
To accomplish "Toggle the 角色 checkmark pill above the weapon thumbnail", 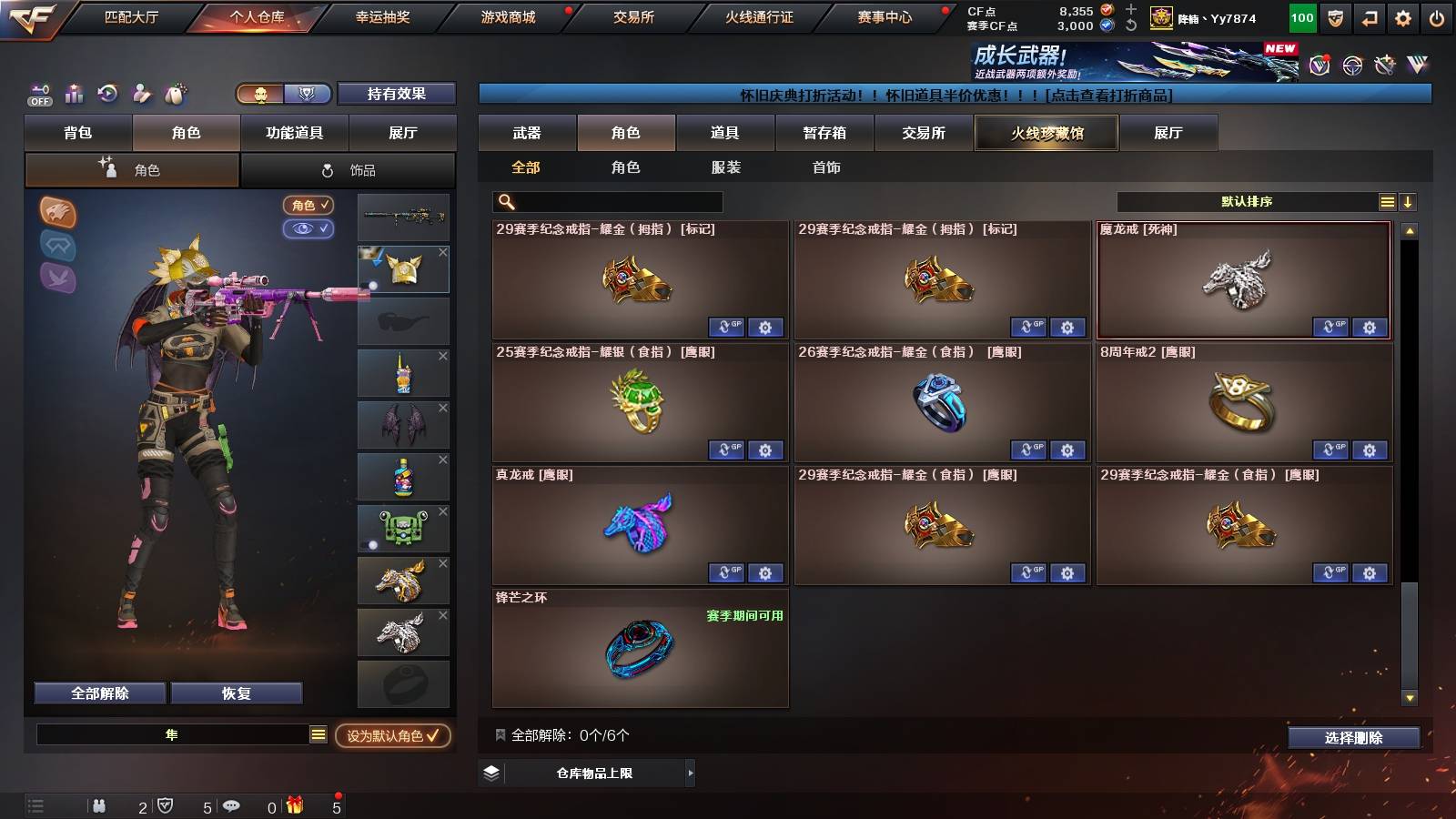I will (x=309, y=206).
